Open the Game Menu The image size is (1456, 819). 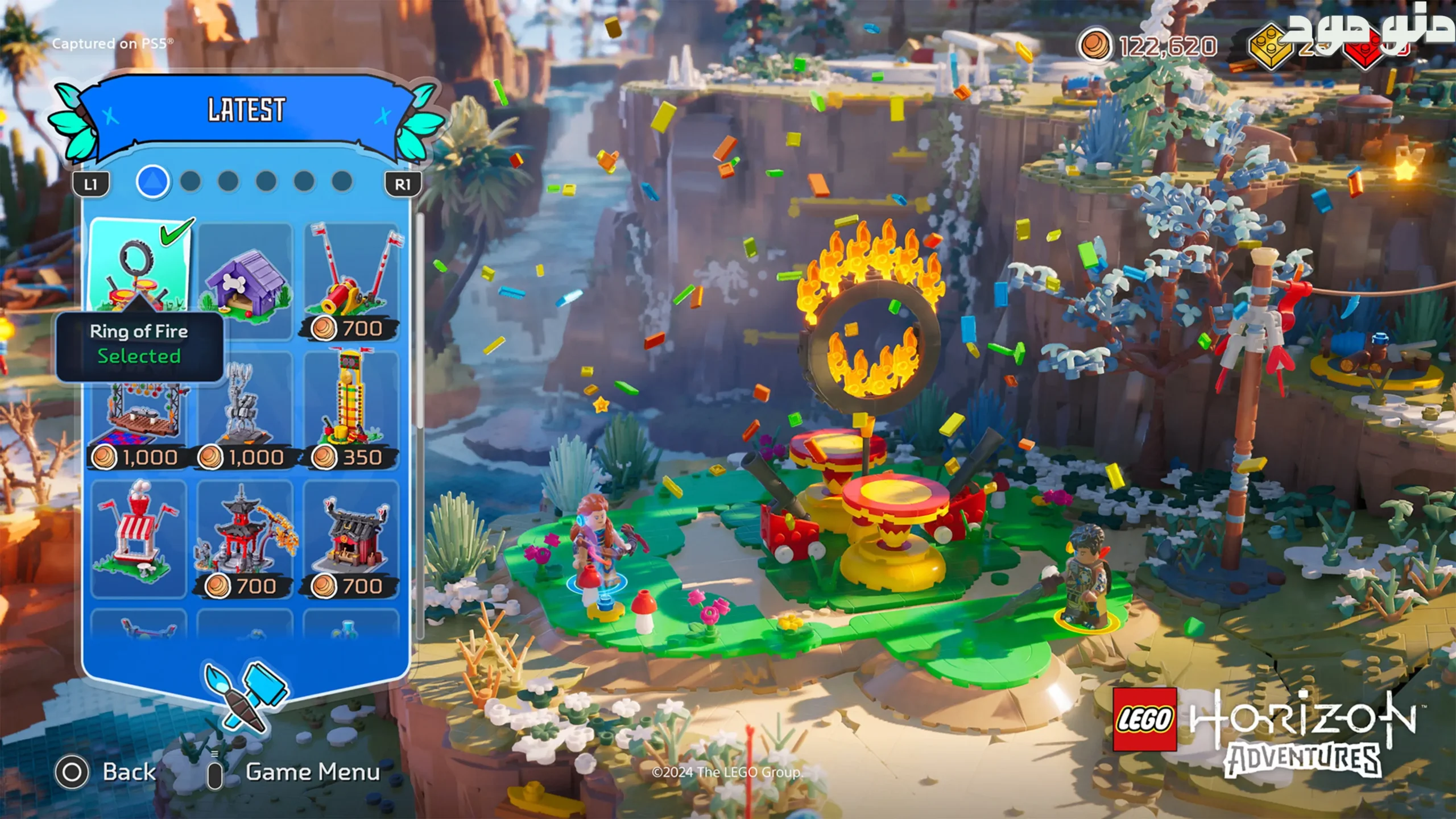pyautogui.click(x=296, y=772)
